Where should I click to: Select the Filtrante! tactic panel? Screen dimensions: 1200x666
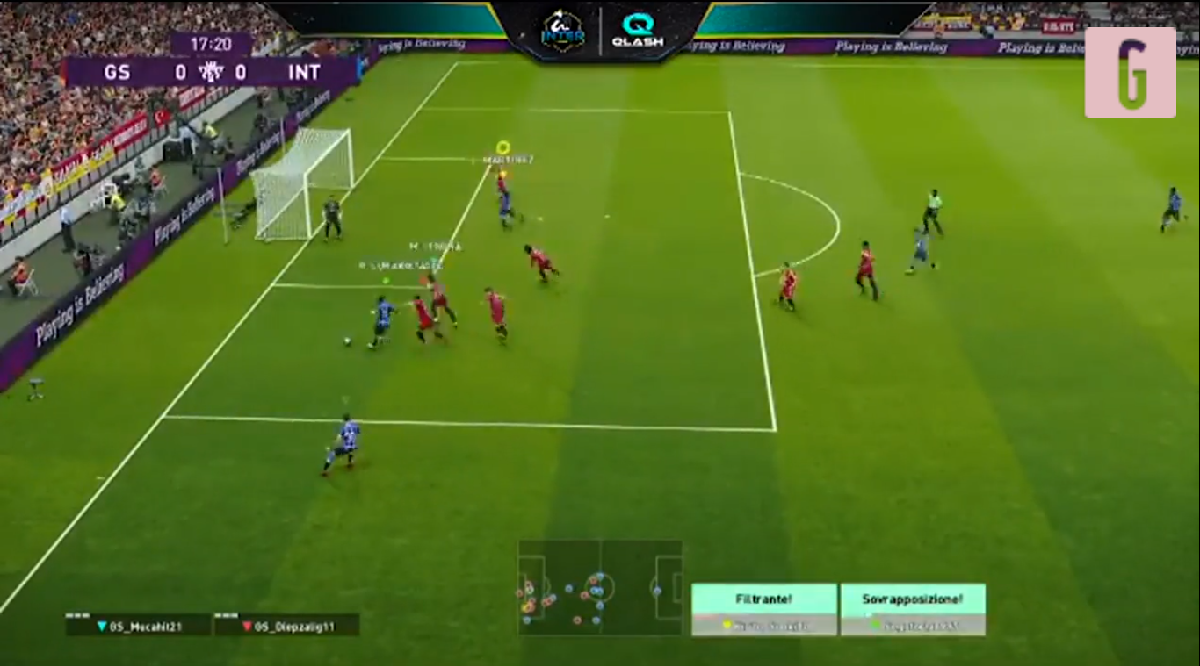[x=764, y=609]
